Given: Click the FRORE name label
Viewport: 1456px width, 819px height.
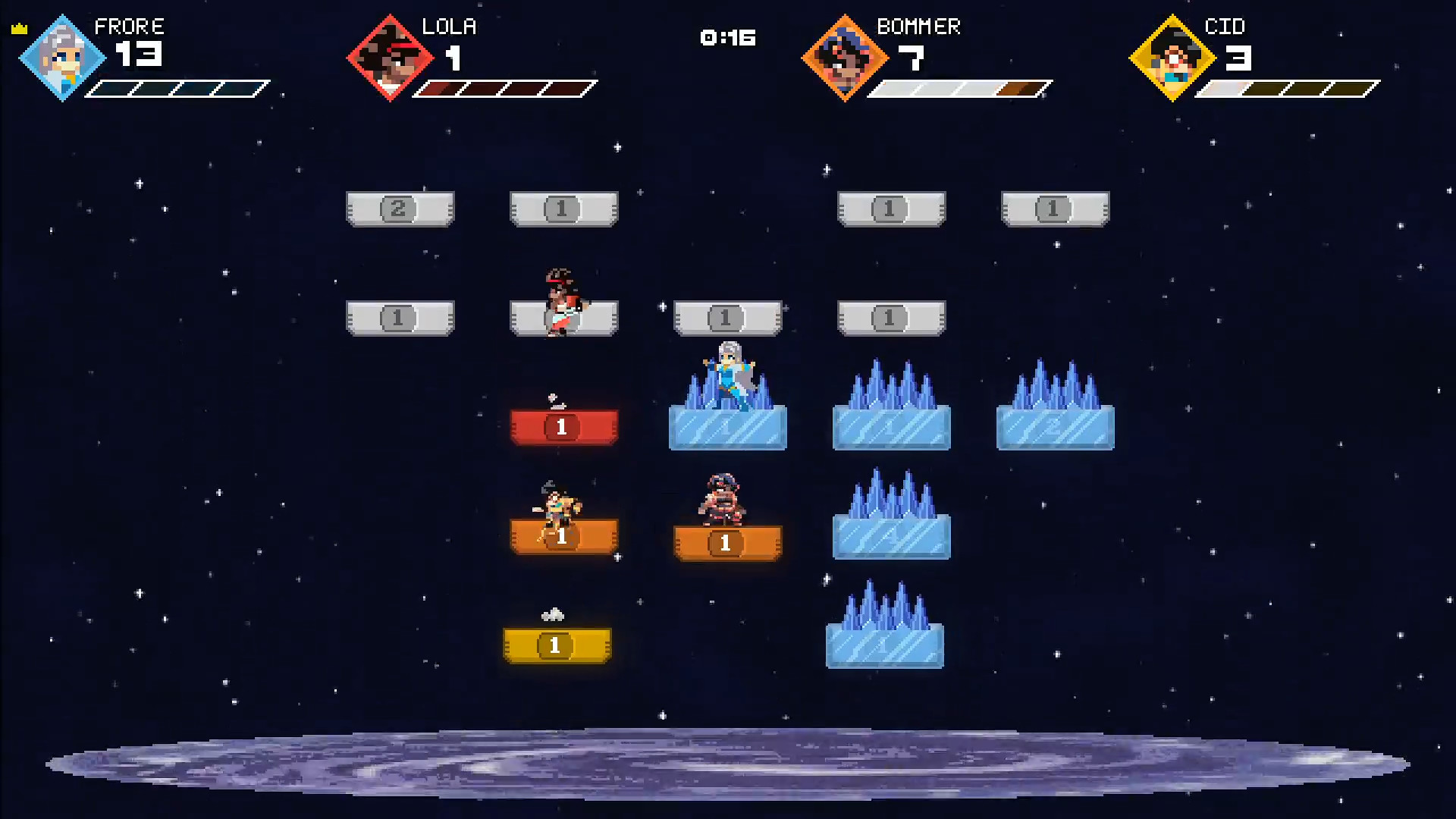Looking at the screenshot, I should [130, 27].
